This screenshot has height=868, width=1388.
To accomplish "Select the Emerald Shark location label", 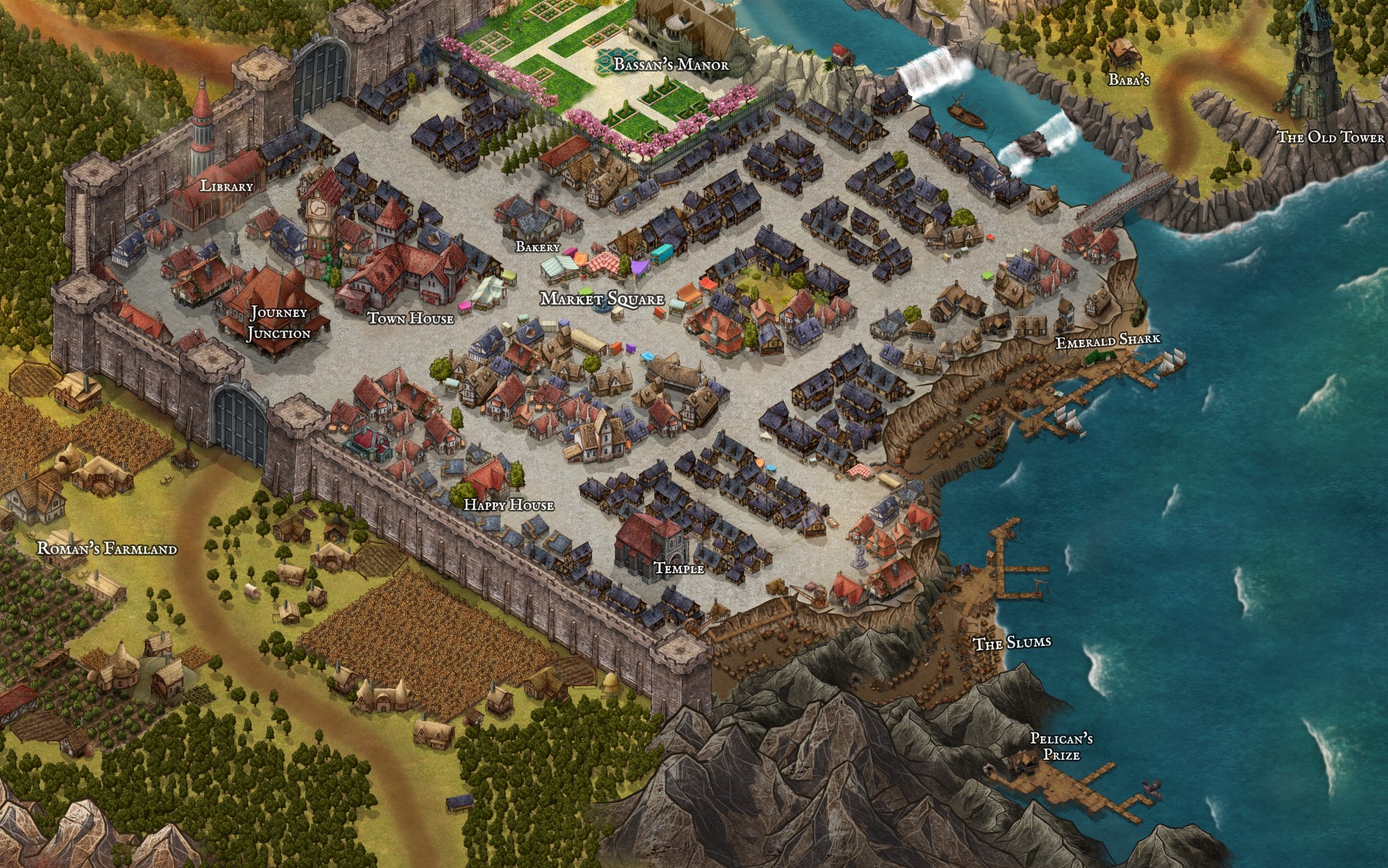I will [1108, 341].
